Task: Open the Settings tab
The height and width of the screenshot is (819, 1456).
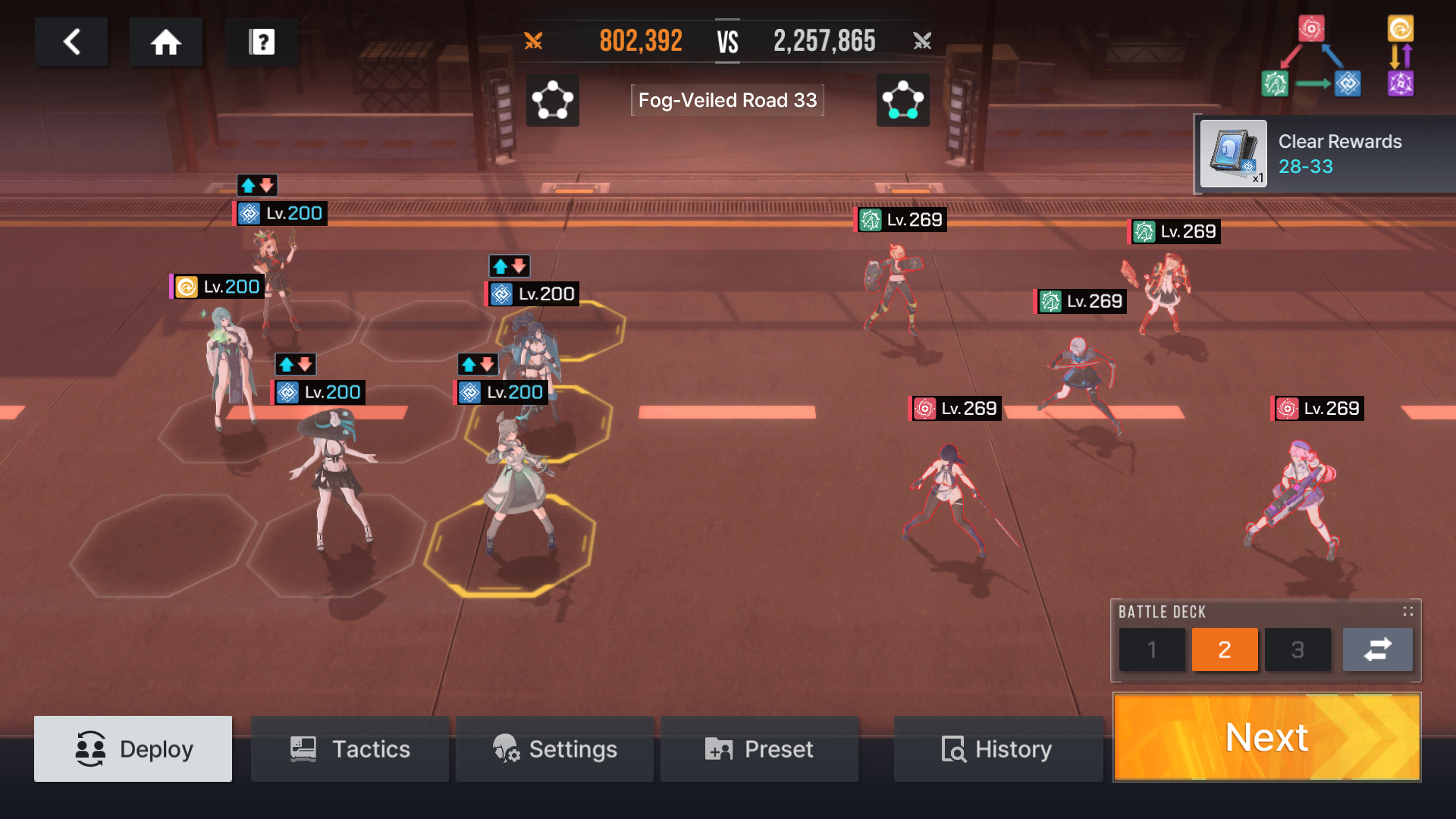Action: pyautogui.click(x=554, y=748)
